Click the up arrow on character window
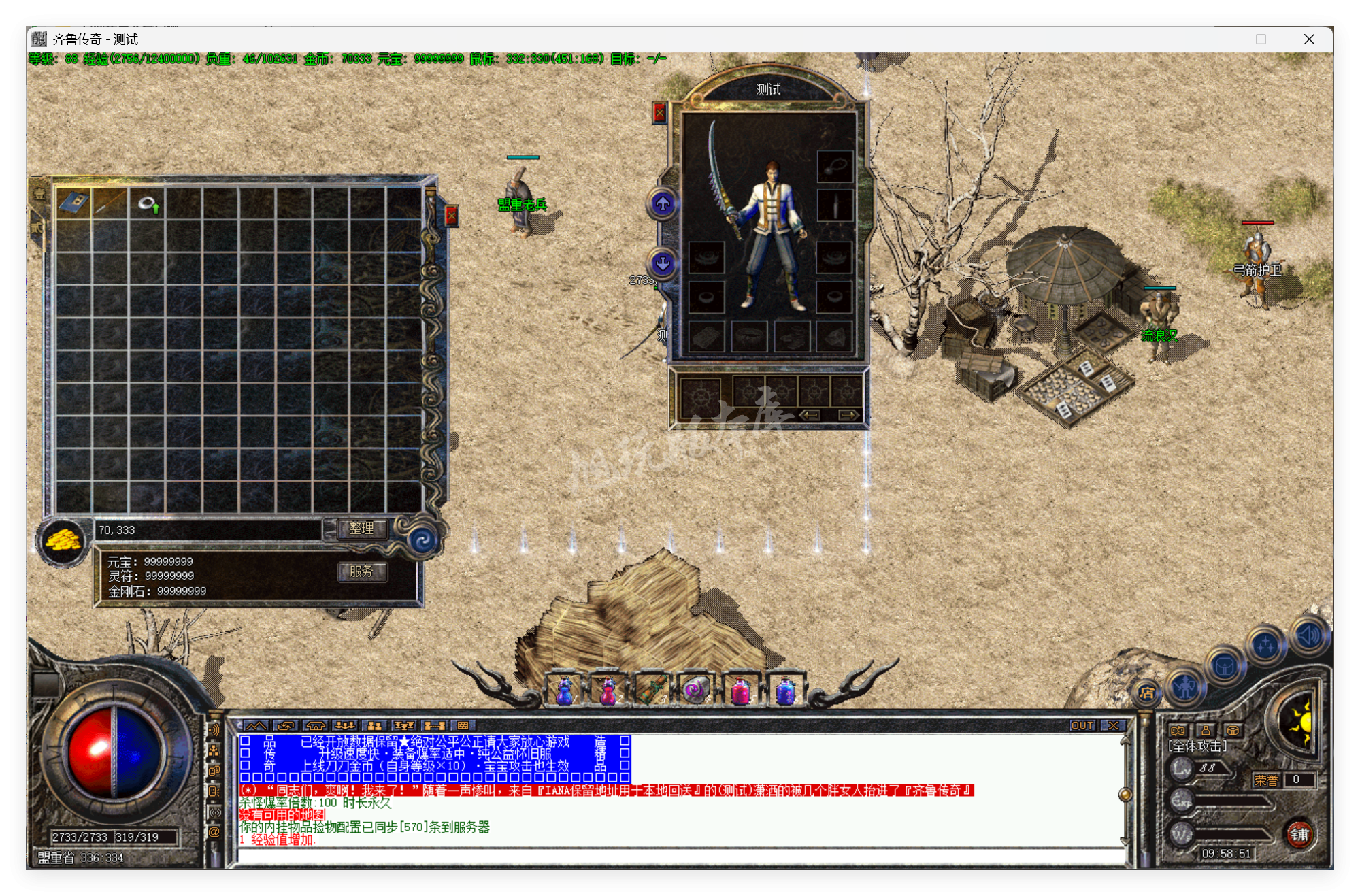This screenshot has height=896, width=1360. (x=661, y=203)
